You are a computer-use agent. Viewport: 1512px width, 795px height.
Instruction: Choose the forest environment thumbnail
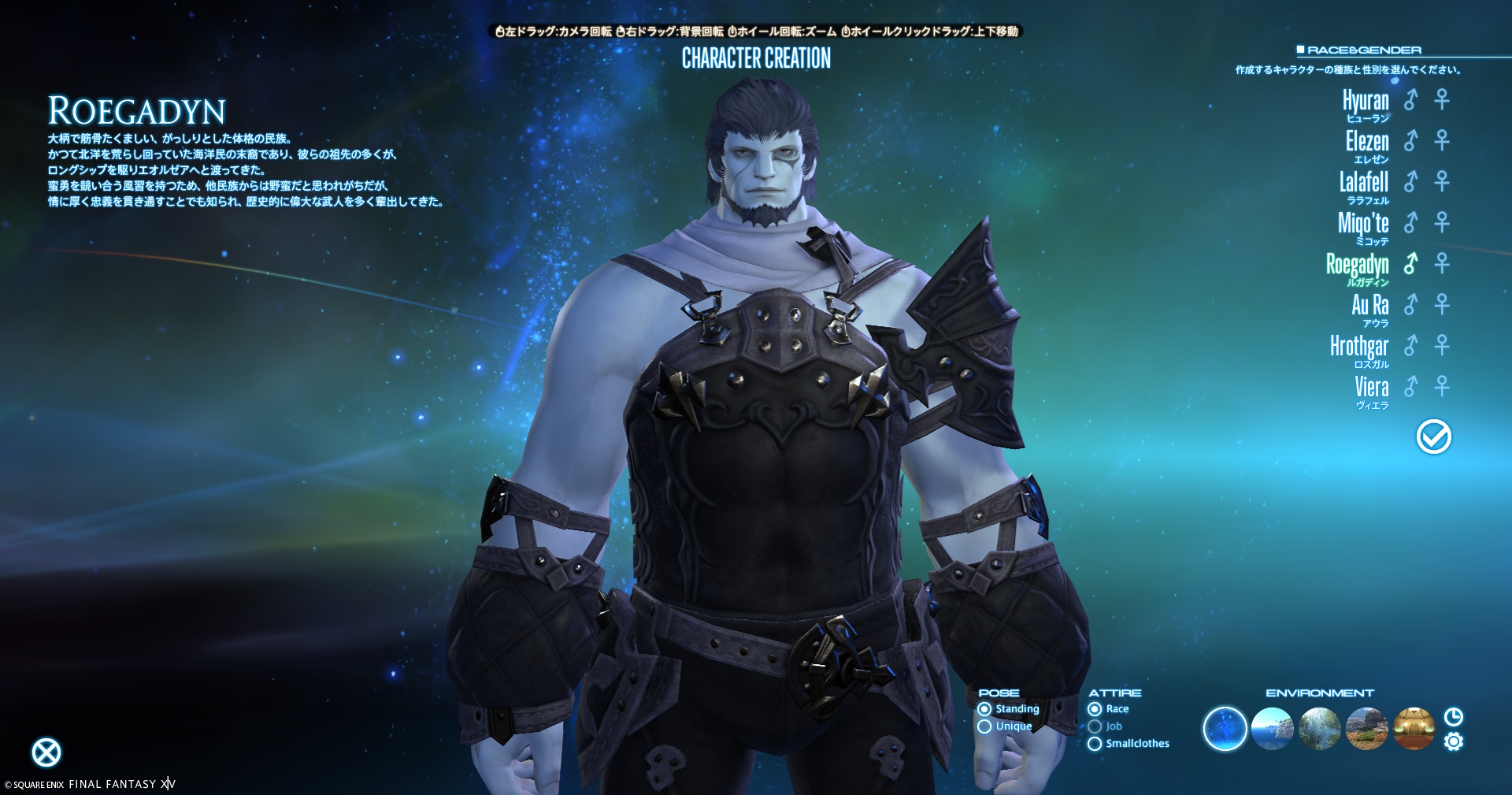1319,729
